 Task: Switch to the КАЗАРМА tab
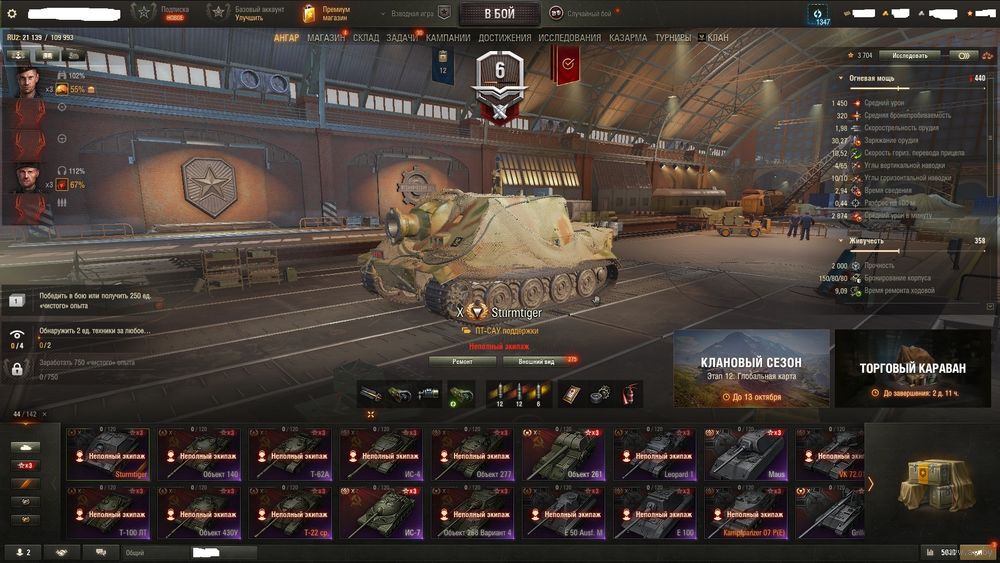(628, 38)
